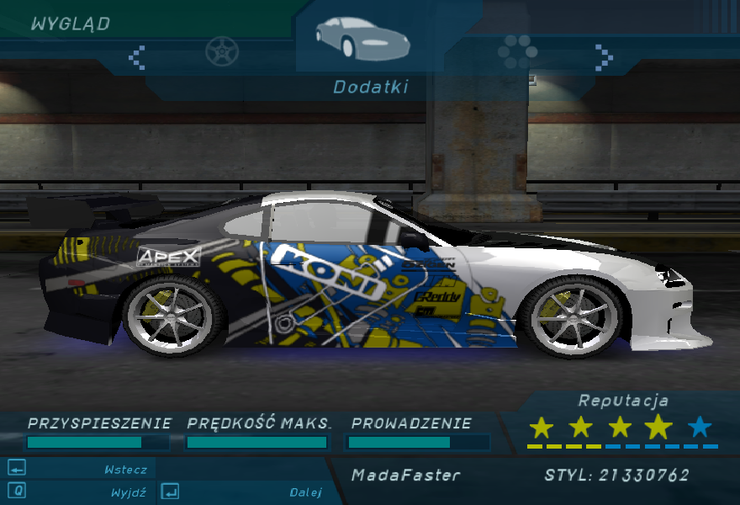Select the car Dodatki category icon
Viewport: 740px width, 505px height.
pyautogui.click(x=362, y=38)
